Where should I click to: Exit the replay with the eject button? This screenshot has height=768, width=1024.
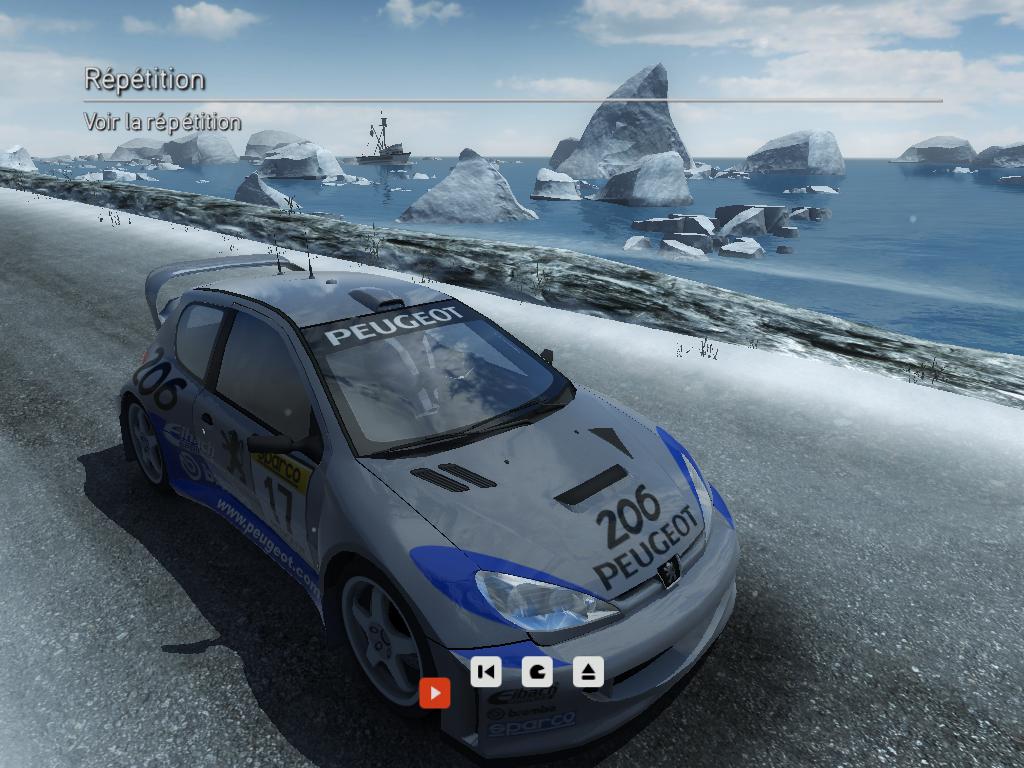coord(588,672)
